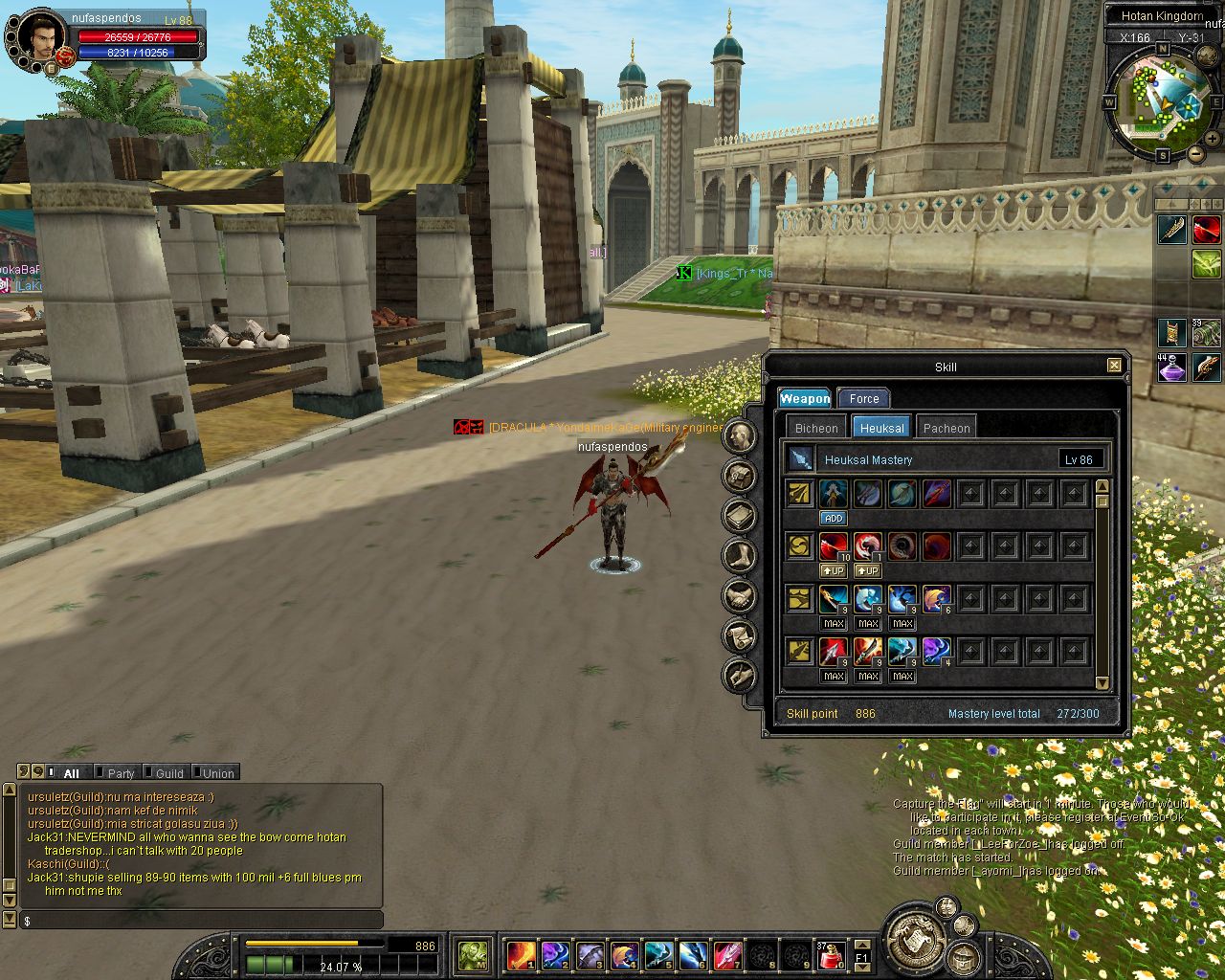This screenshot has width=1225, height=980.
Task: Use the purple potion bottle quick slot
Action: point(1172,367)
